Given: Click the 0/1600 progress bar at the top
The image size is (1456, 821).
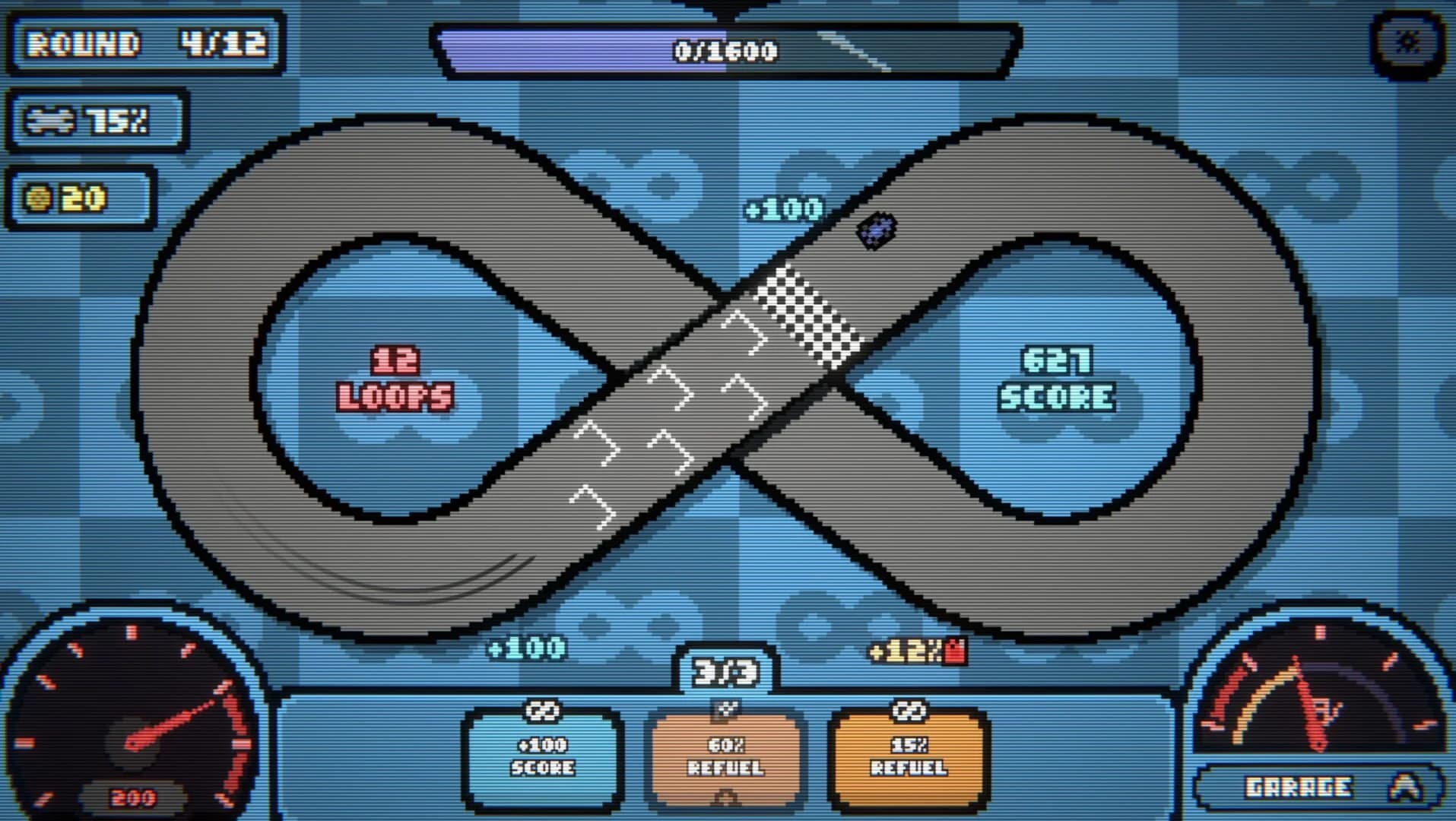Looking at the screenshot, I should coord(722,51).
